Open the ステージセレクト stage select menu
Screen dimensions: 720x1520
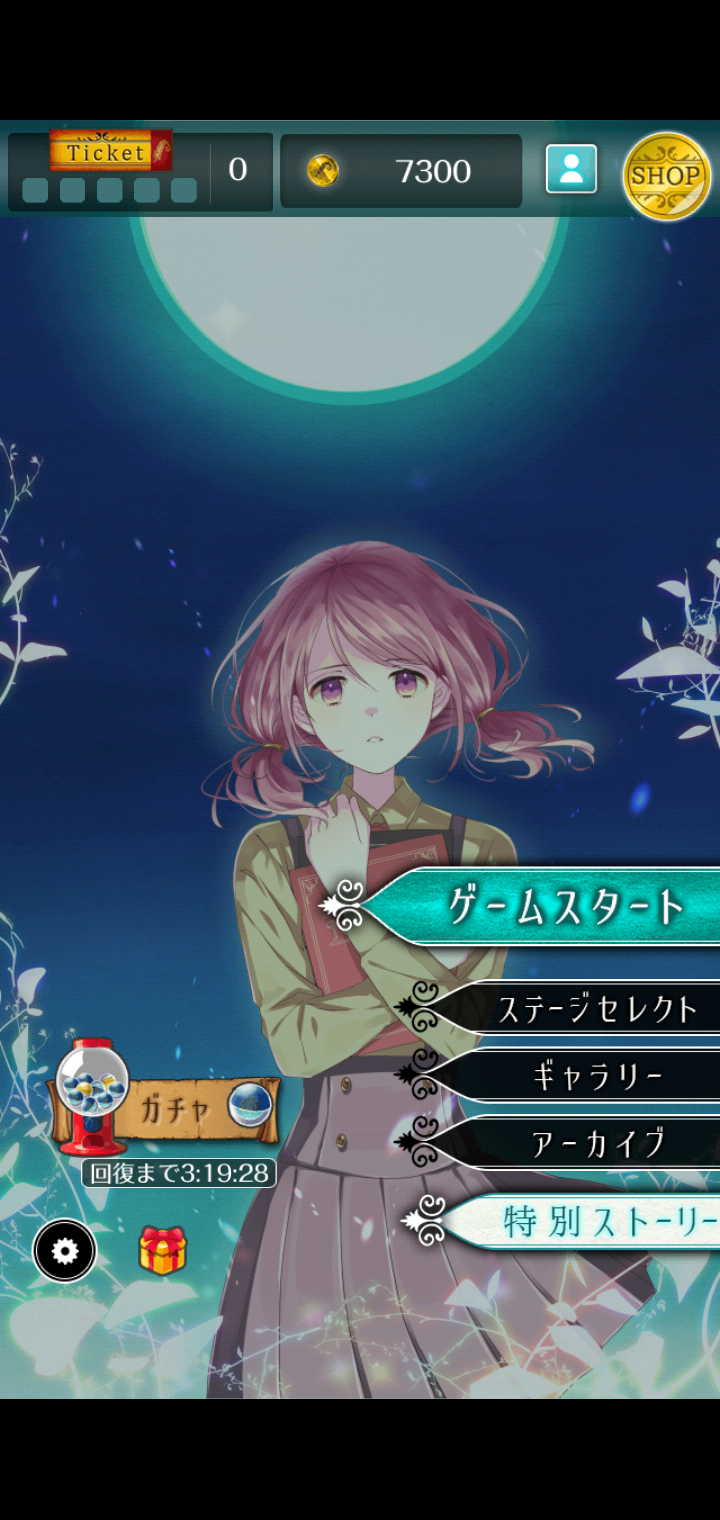[595, 1009]
